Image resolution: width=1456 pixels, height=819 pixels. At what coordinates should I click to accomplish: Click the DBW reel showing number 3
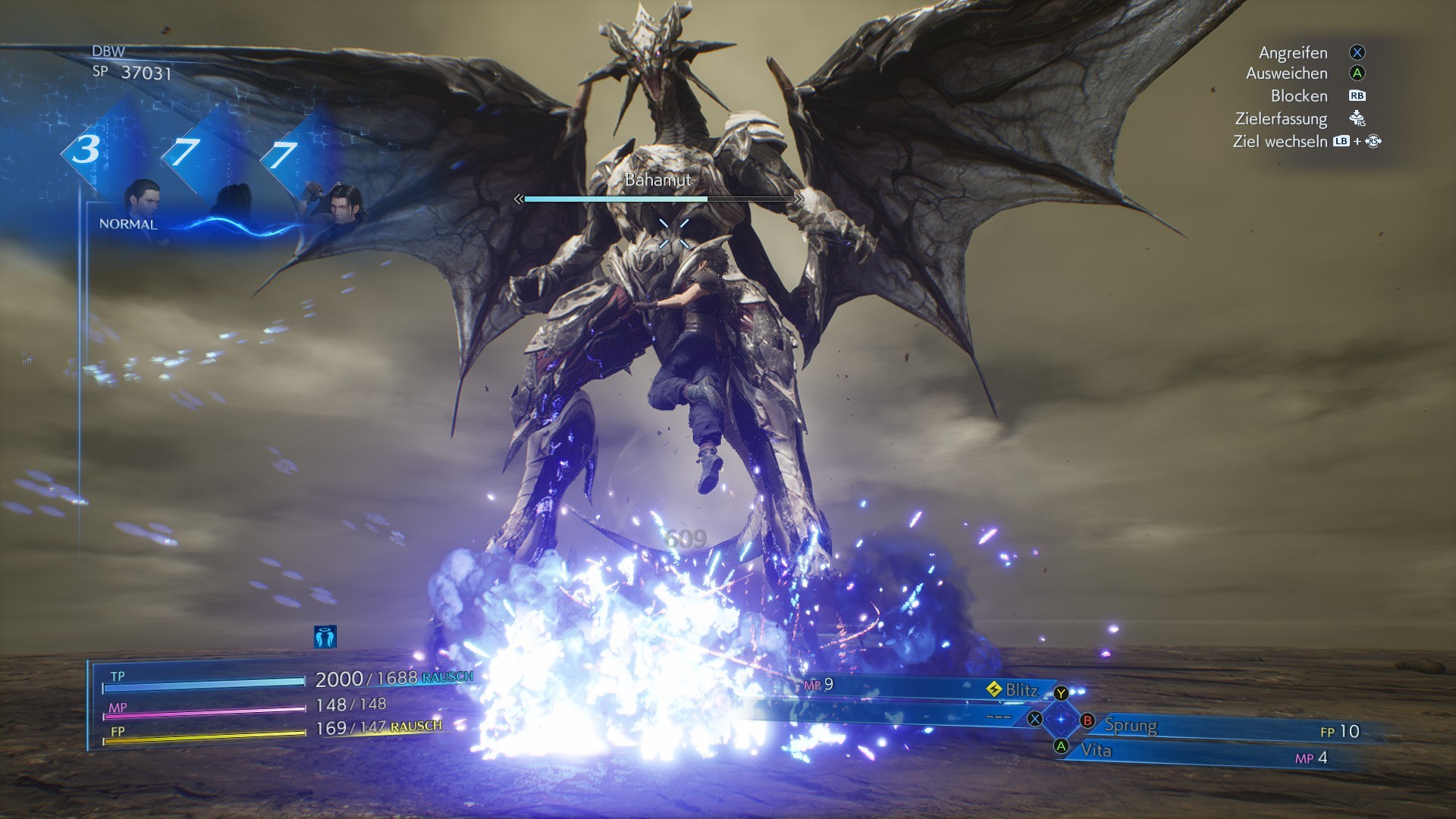86,149
